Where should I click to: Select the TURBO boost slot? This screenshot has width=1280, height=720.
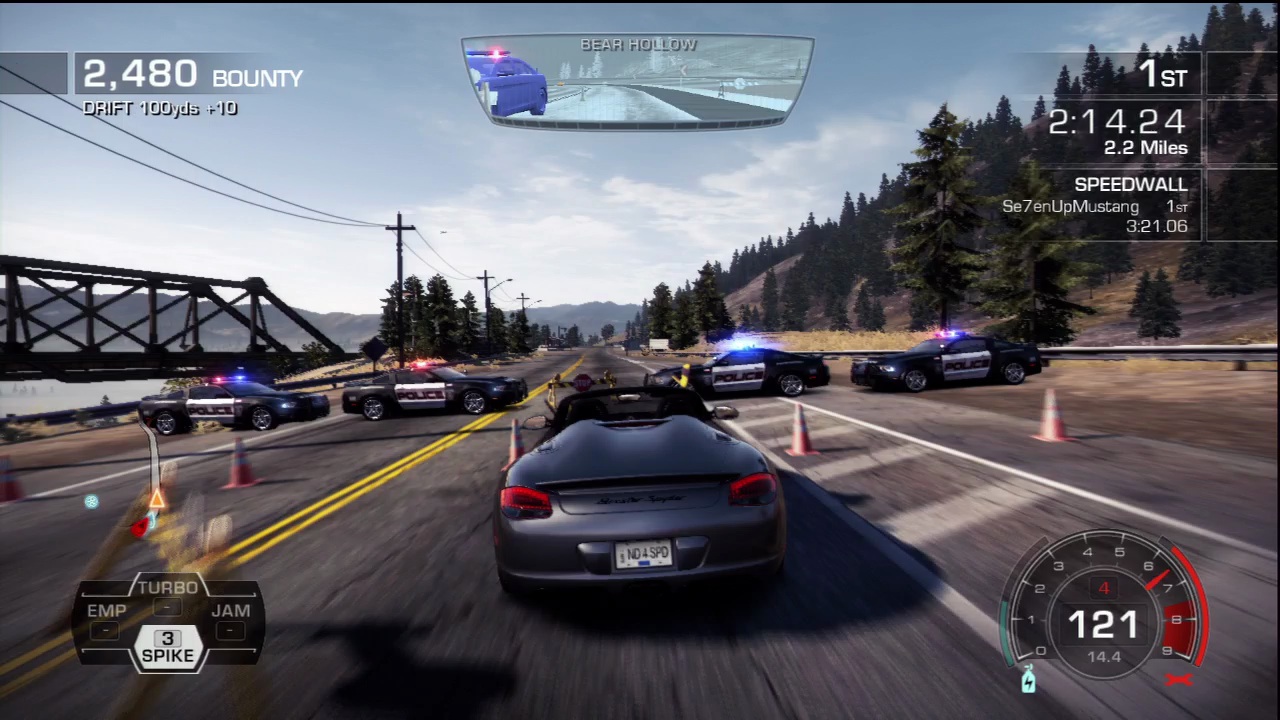[x=167, y=587]
